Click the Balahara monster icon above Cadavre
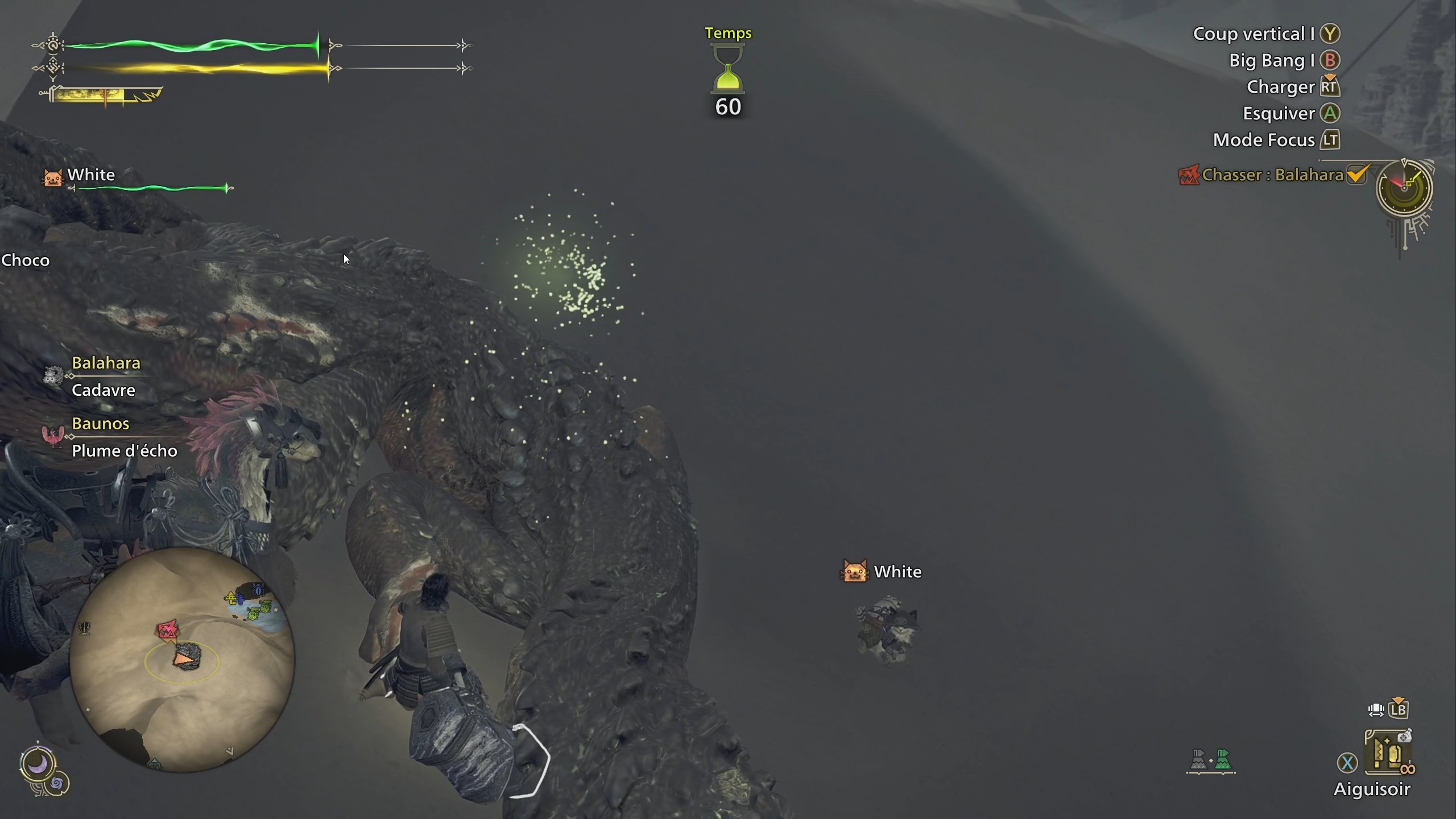Screen dimensions: 1456x819 [x=53, y=375]
